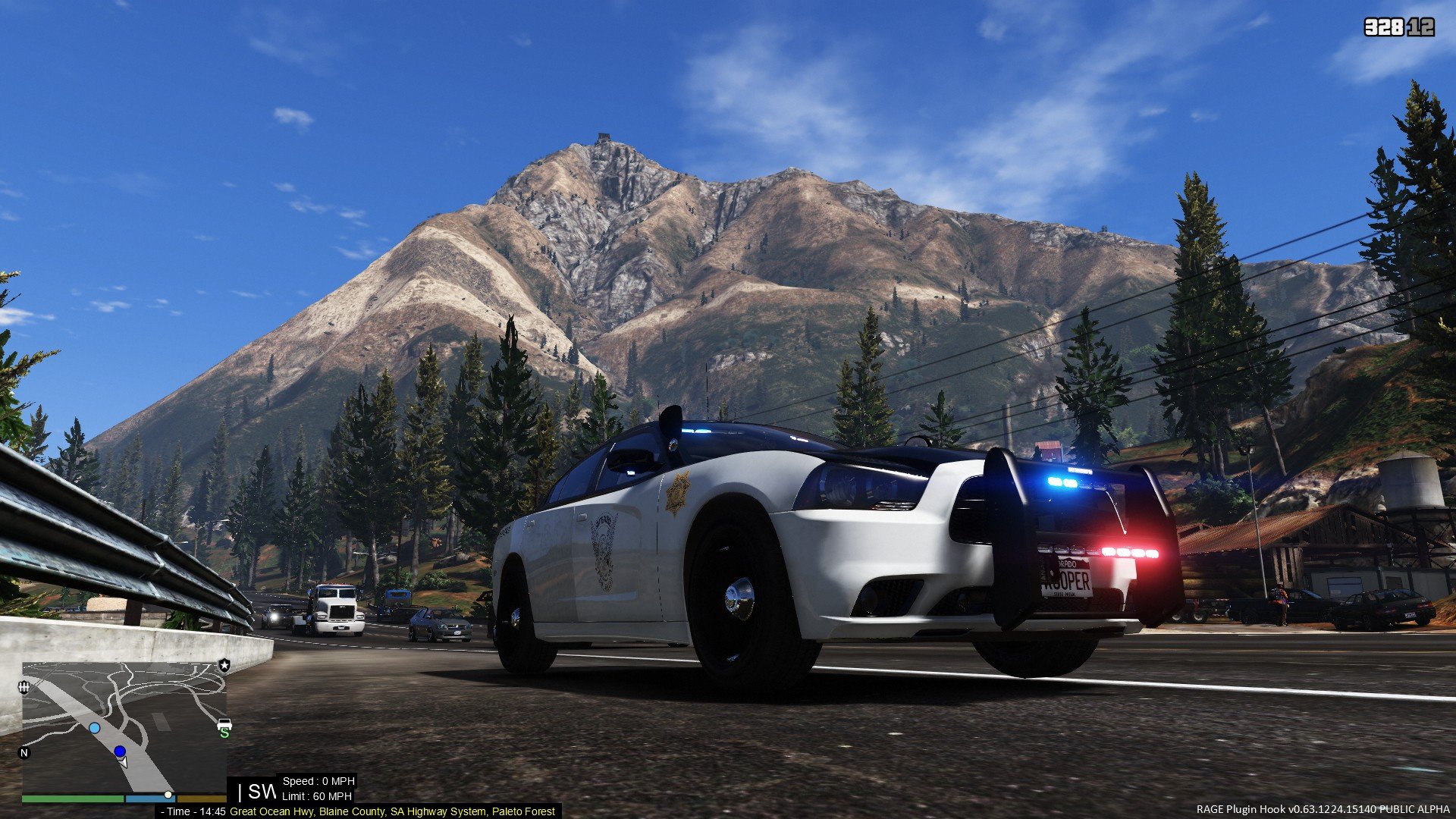The image size is (1456, 819).
Task: Select the light blue dot blip
Action: tap(94, 728)
